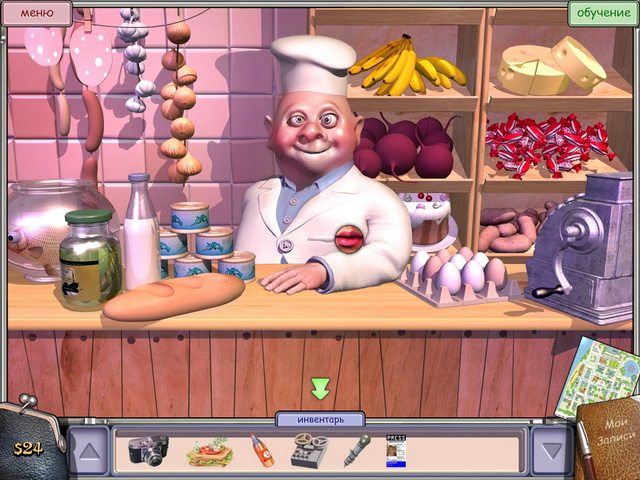Click the green down arrow exit indicator
The image size is (640, 480).
(320, 388)
